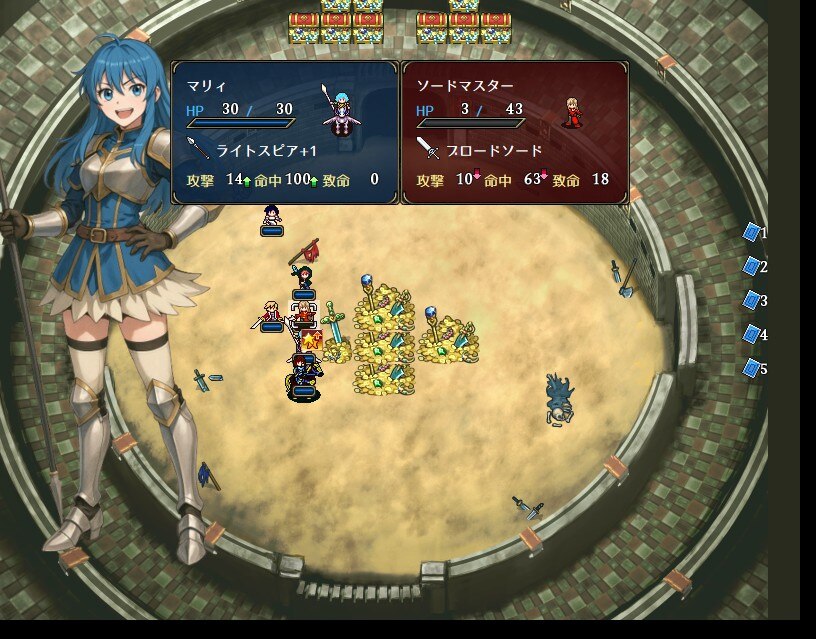The image size is (816, 639).
Task: Open the blue card icon numbered 5
Action: click(x=752, y=368)
